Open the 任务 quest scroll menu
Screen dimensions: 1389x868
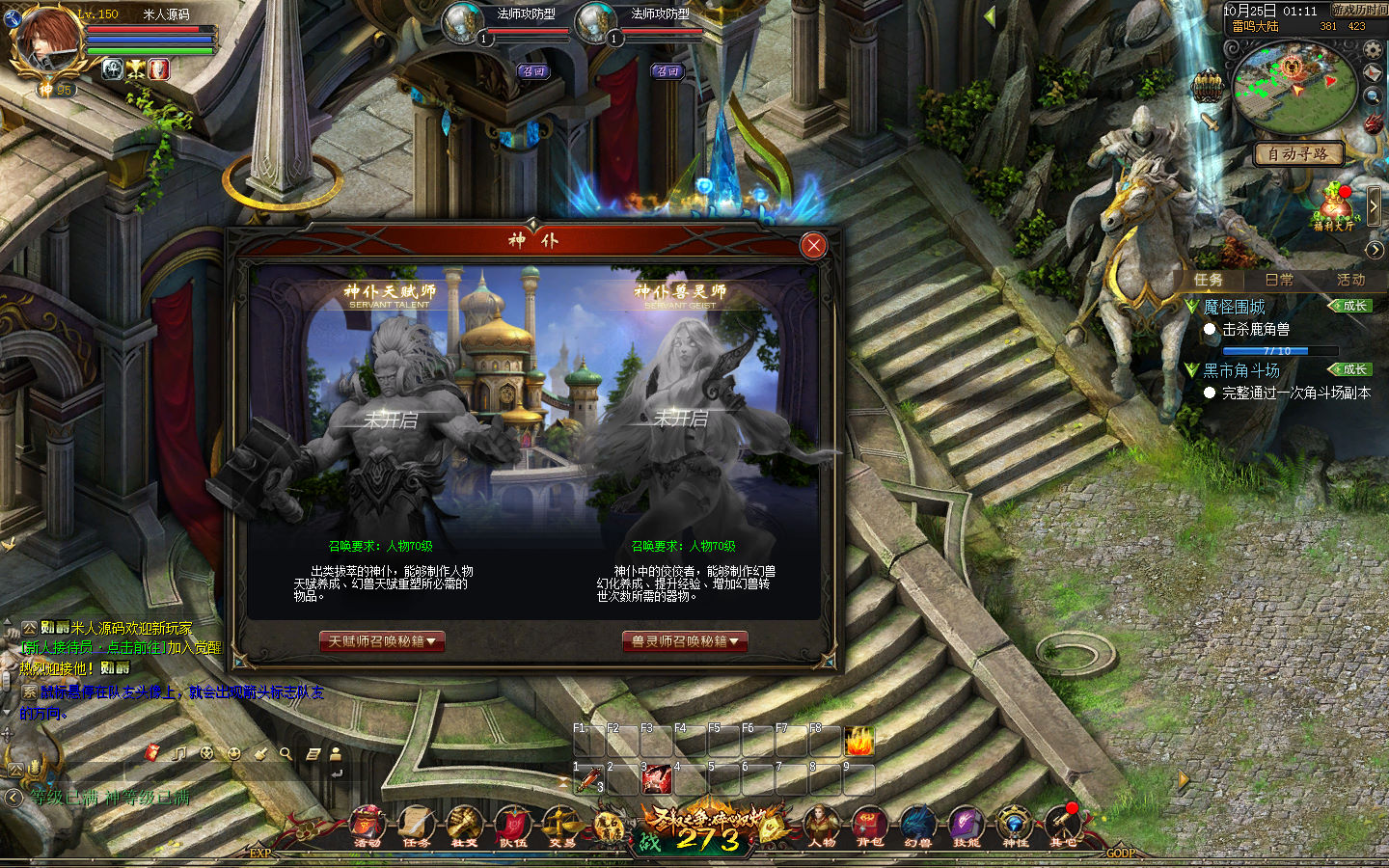(x=416, y=826)
